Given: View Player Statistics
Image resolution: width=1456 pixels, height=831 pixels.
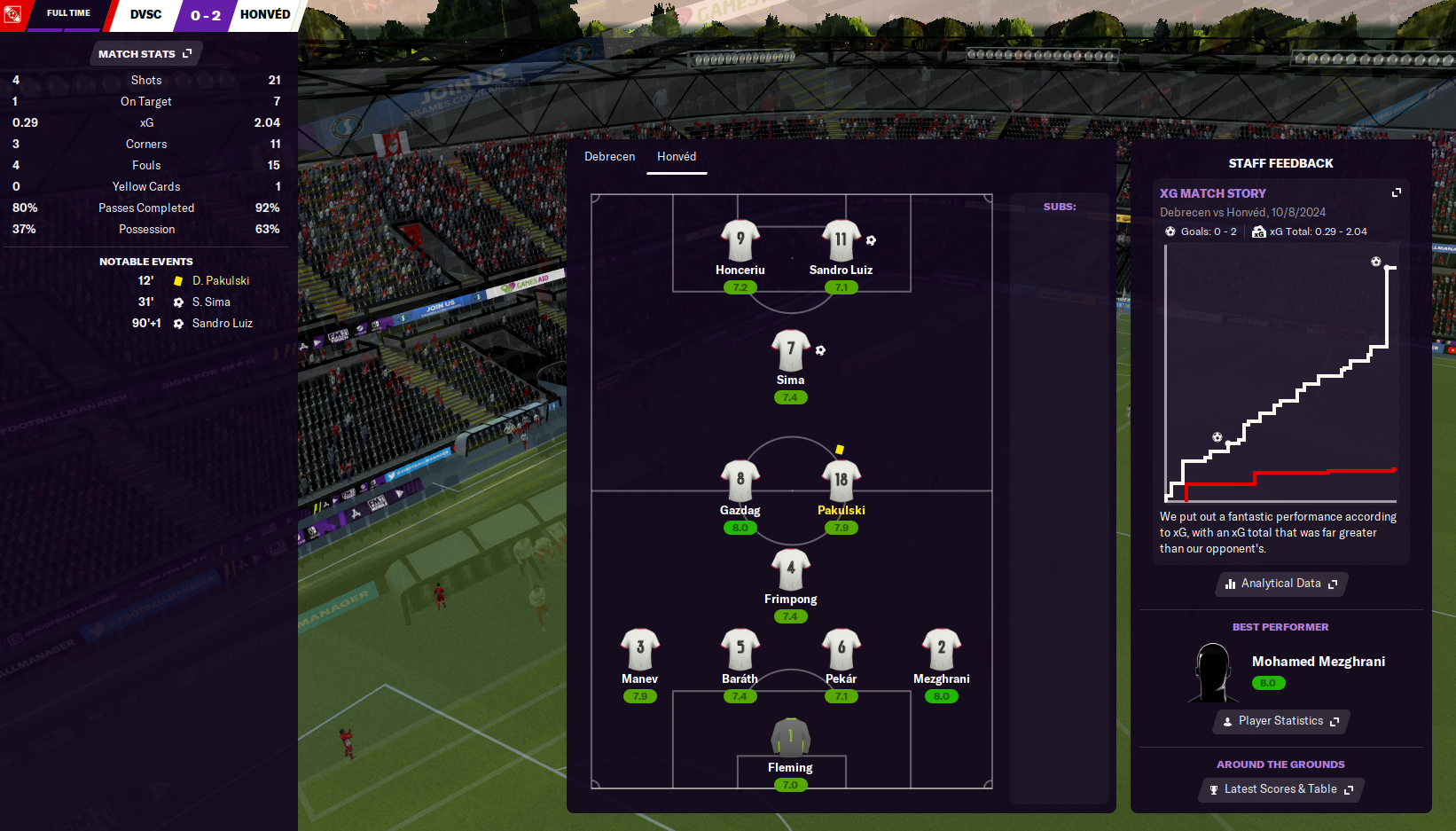Looking at the screenshot, I should click(x=1281, y=721).
